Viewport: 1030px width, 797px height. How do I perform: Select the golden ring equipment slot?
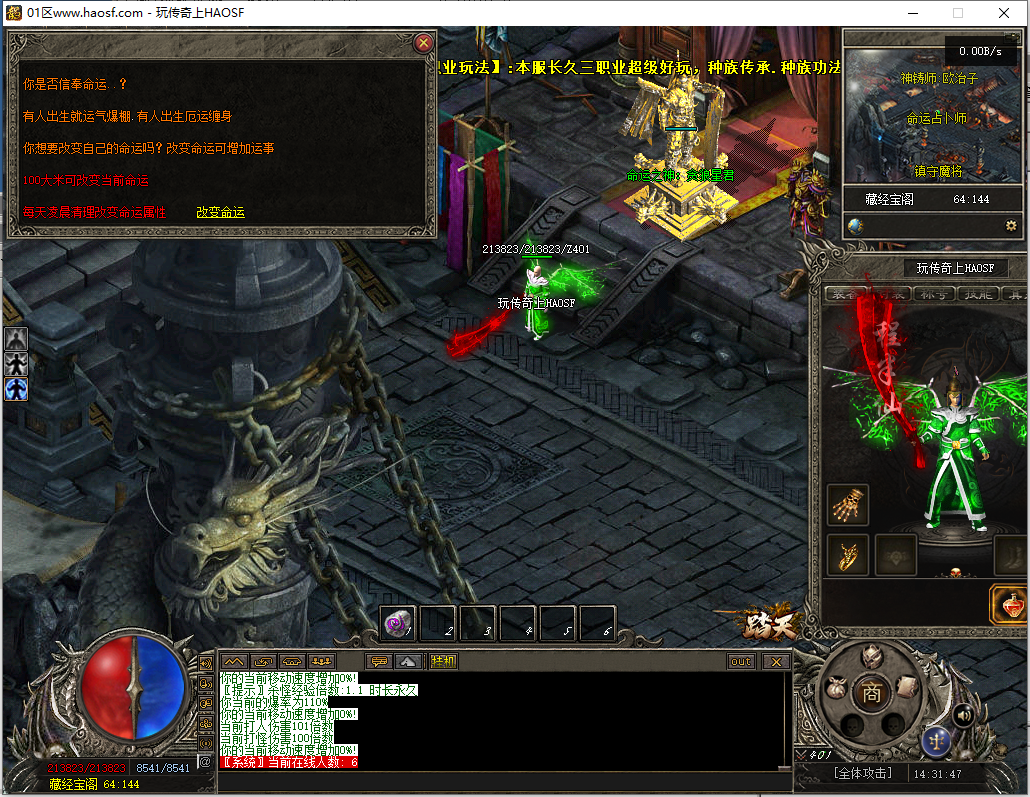point(848,555)
